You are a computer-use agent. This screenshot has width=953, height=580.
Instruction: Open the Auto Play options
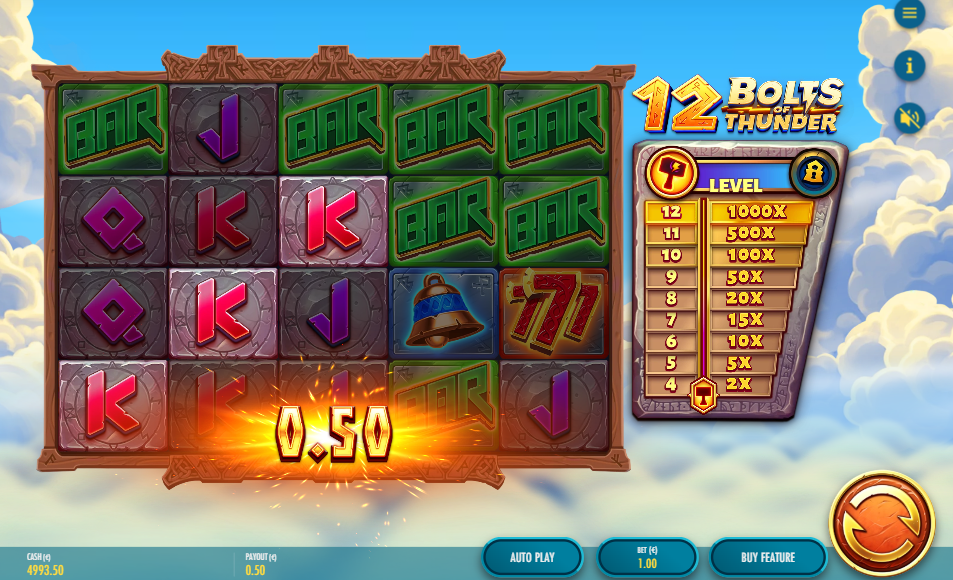532,557
